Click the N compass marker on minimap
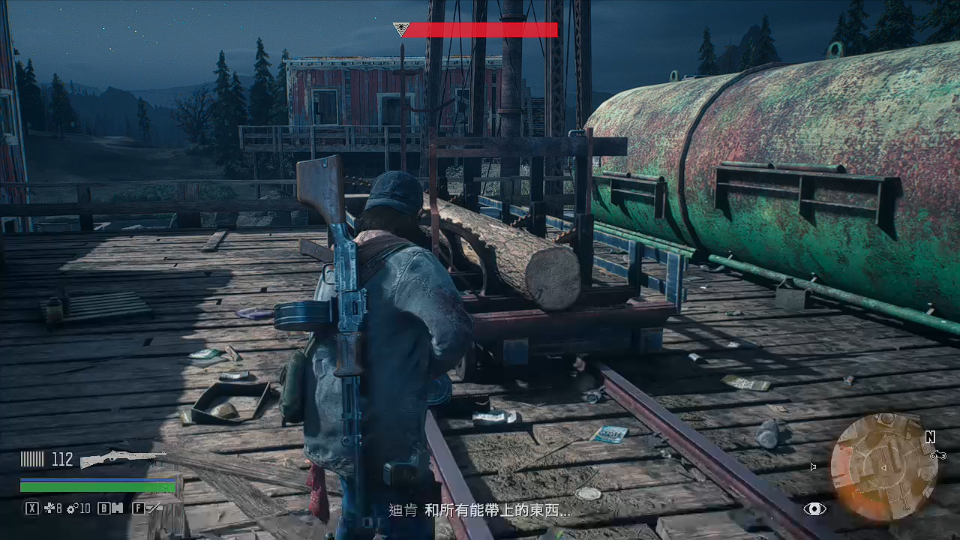 click(x=930, y=437)
